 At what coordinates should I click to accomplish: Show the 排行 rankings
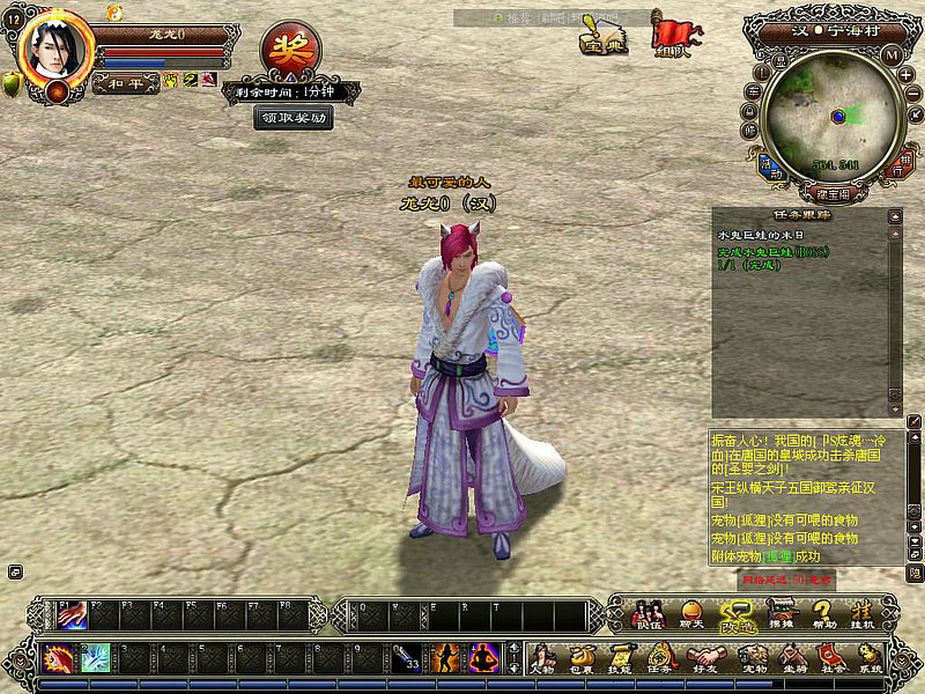[x=899, y=165]
